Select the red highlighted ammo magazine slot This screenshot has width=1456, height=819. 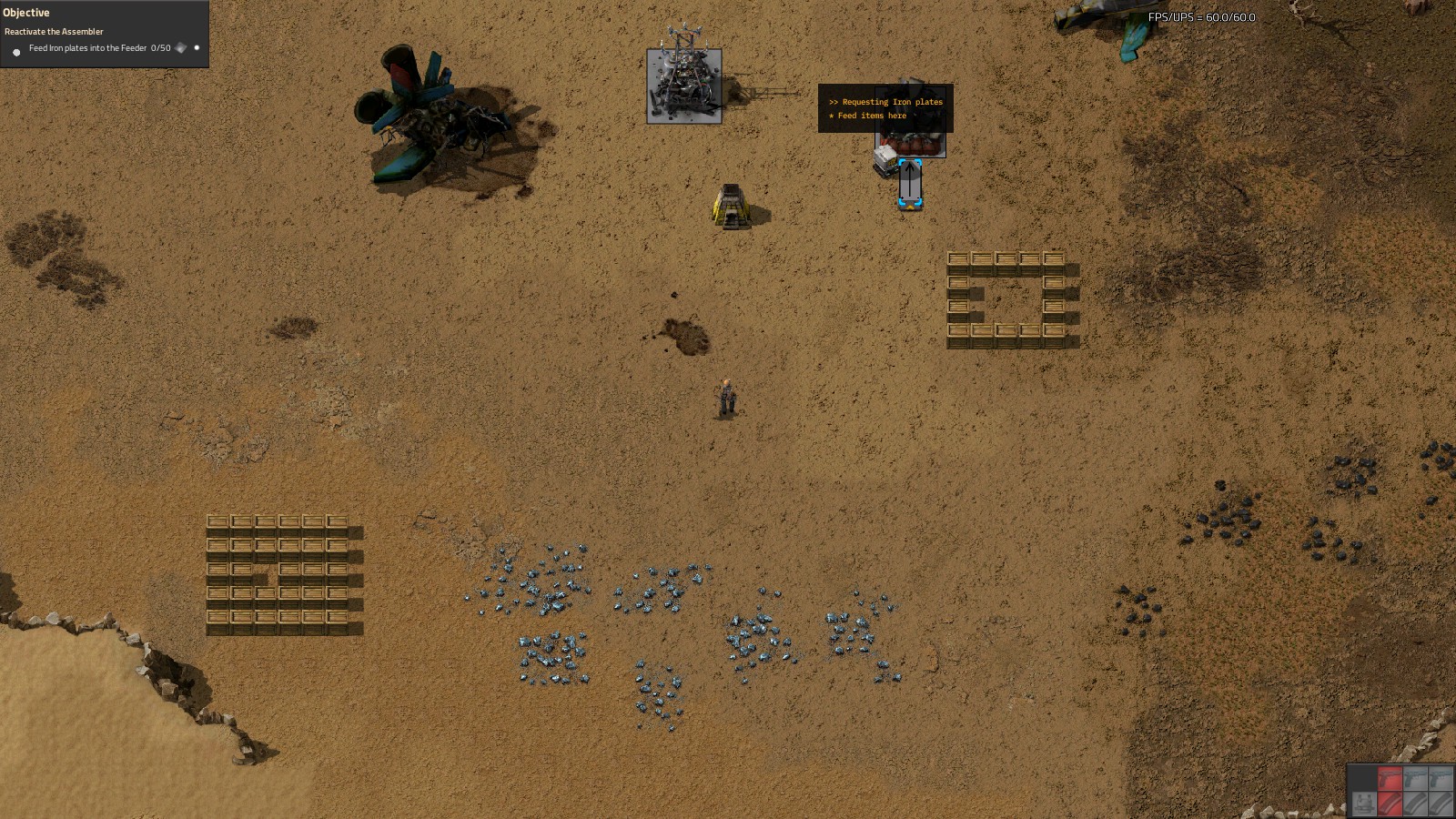tap(1389, 803)
